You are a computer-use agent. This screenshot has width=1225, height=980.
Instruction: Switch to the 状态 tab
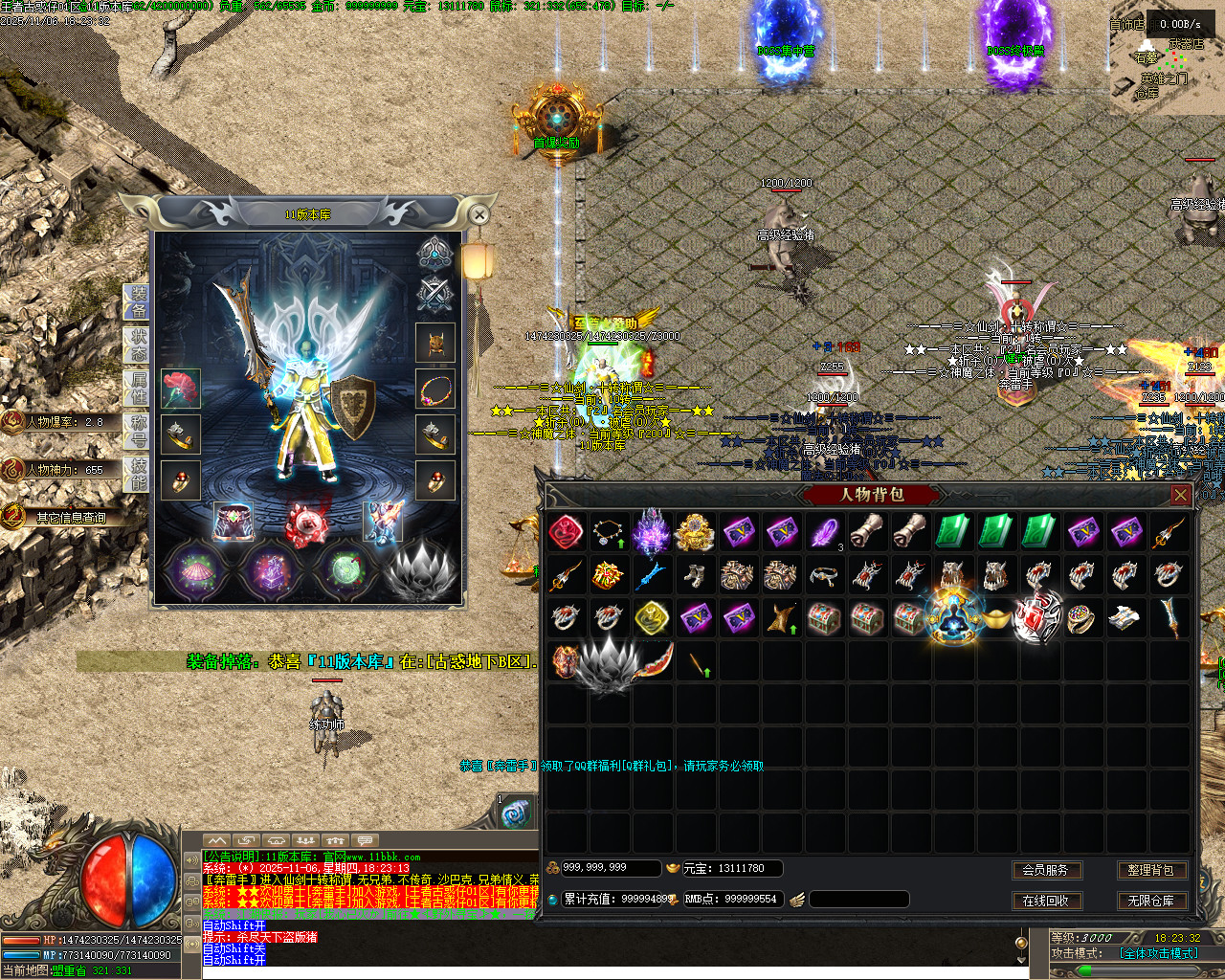(138, 345)
